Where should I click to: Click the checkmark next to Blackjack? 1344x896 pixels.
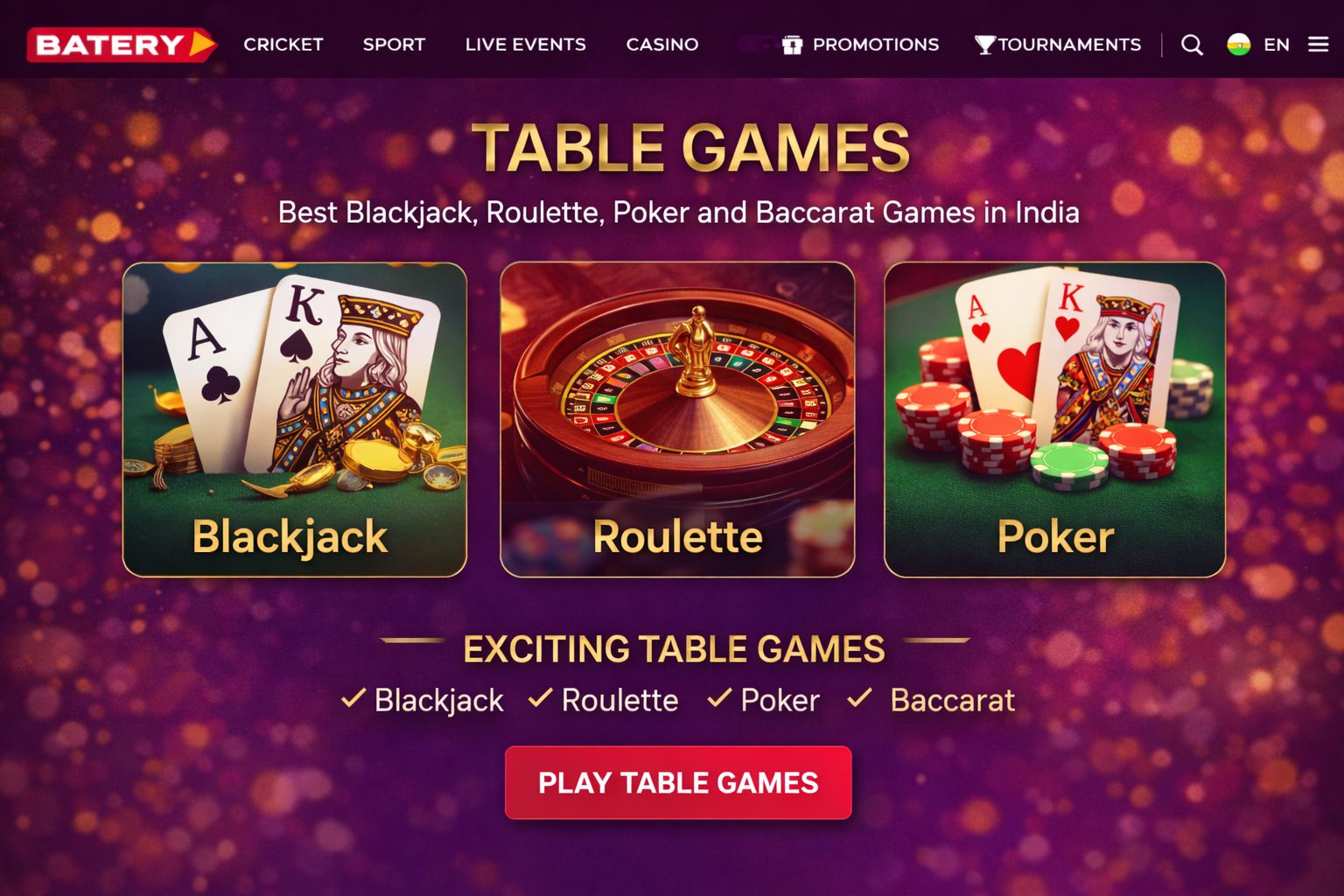353,698
